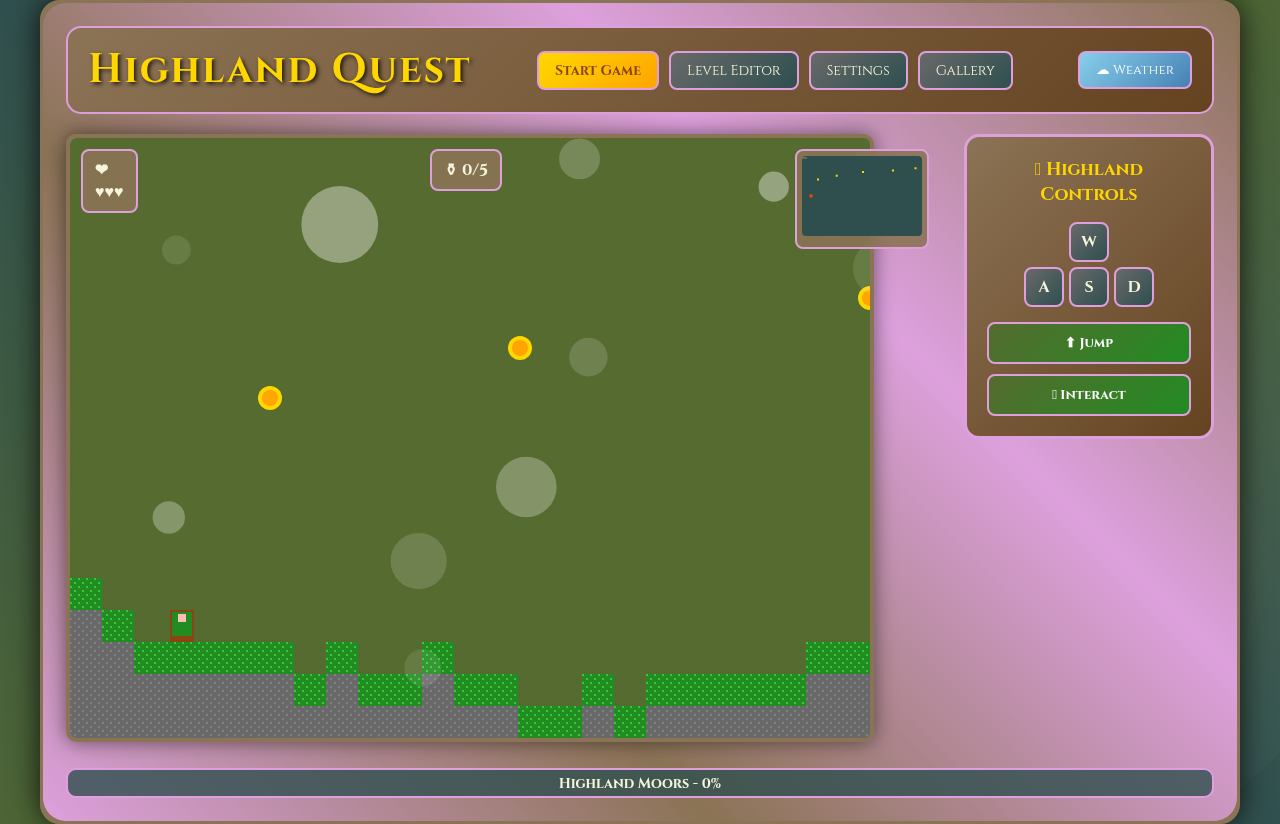Open the Settings panel
Image resolution: width=1280 pixels, height=824 pixels.
click(858, 70)
